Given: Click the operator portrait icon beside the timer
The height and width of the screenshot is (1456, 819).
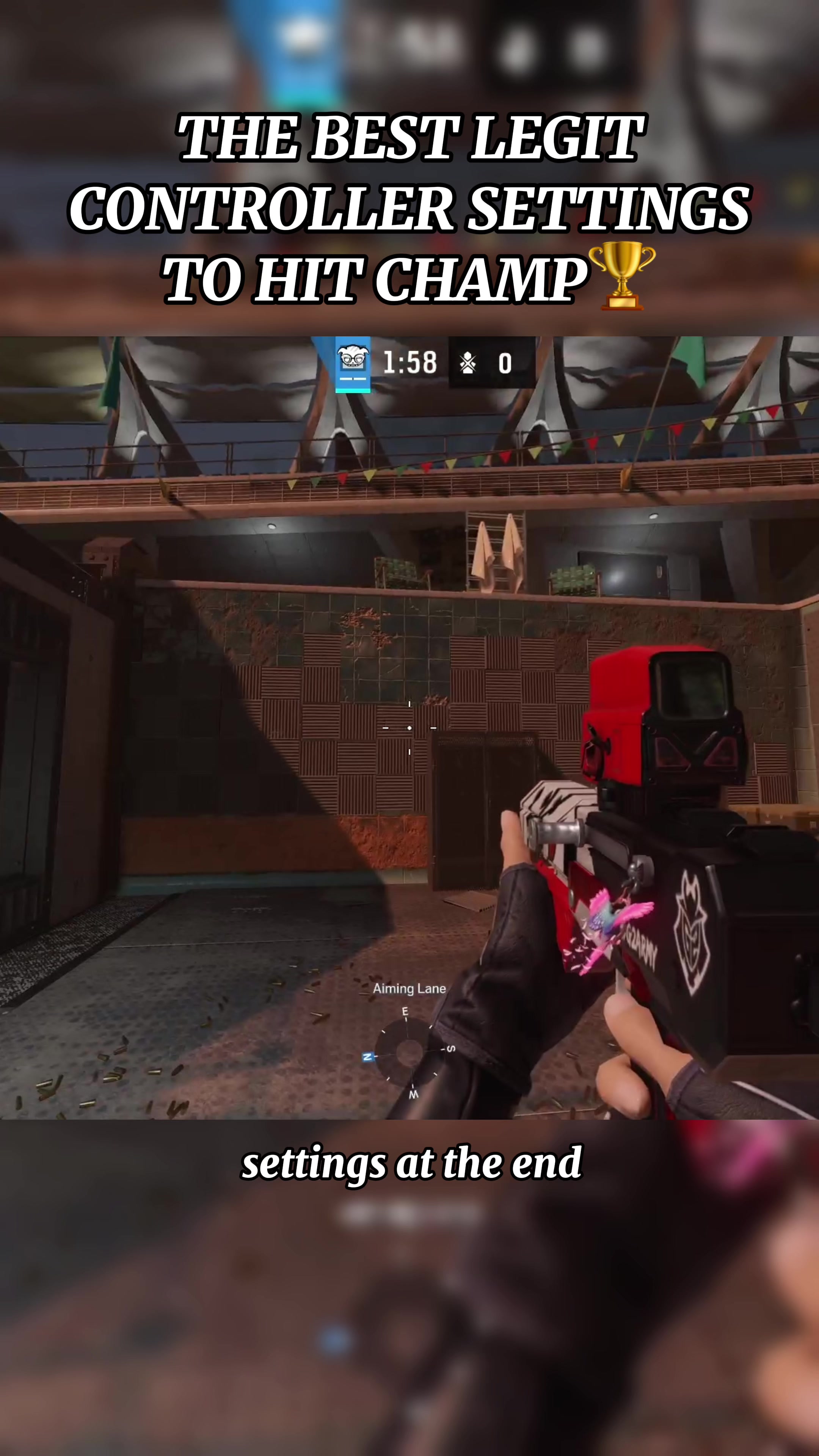Looking at the screenshot, I should click(x=353, y=360).
